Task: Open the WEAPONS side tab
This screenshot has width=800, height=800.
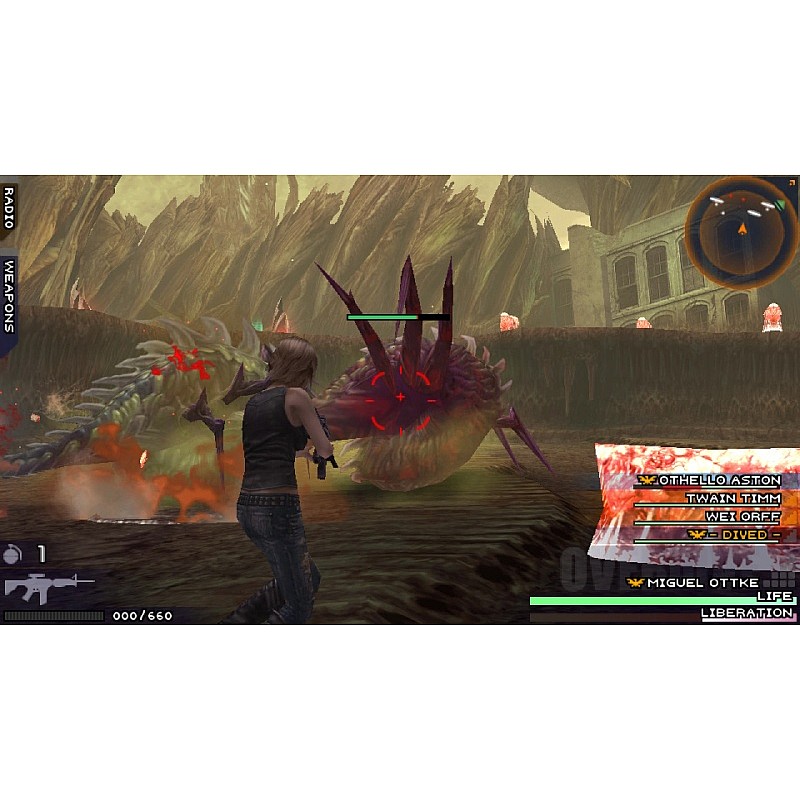Action: pyautogui.click(x=9, y=295)
